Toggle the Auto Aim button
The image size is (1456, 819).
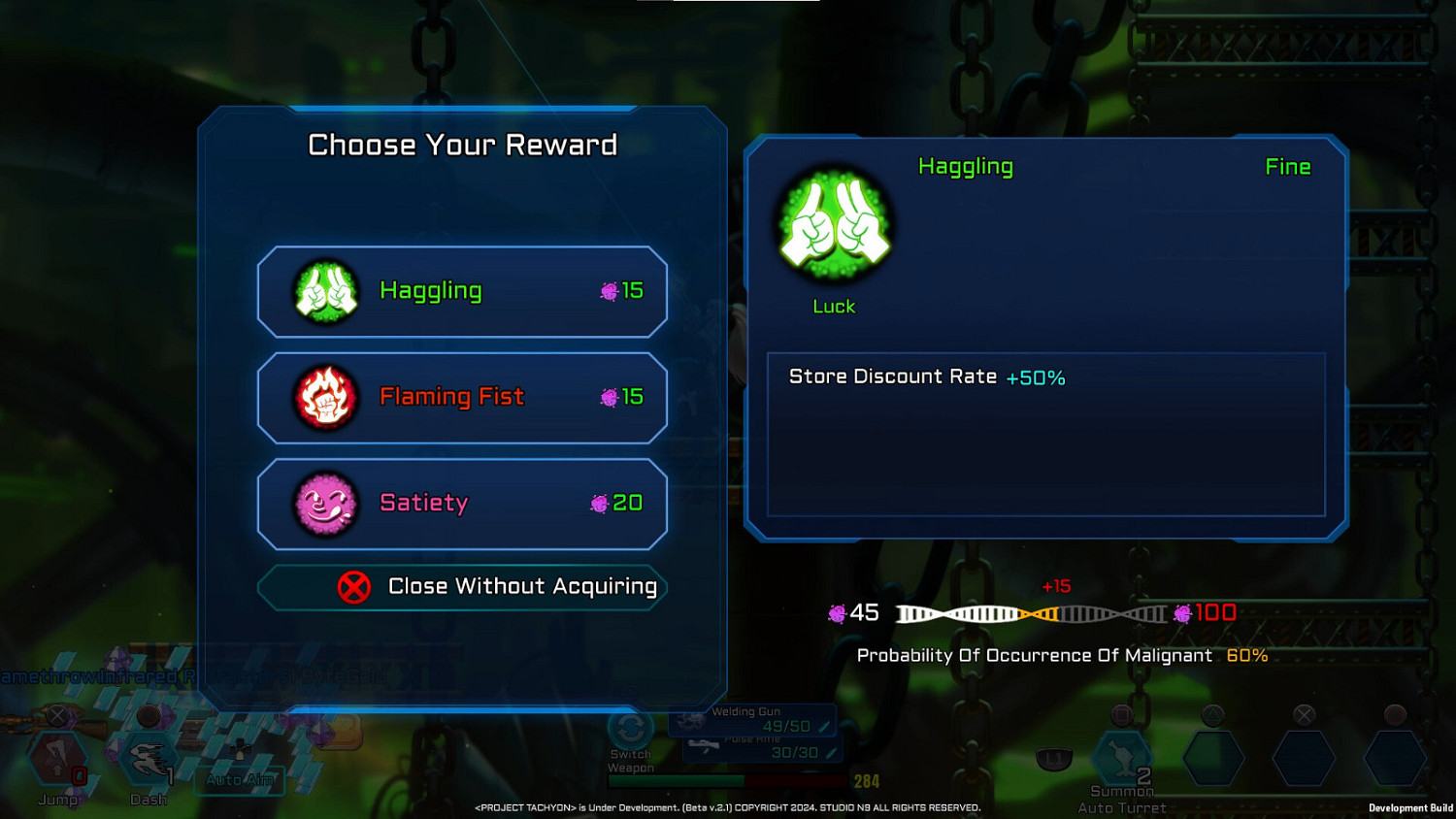240,778
